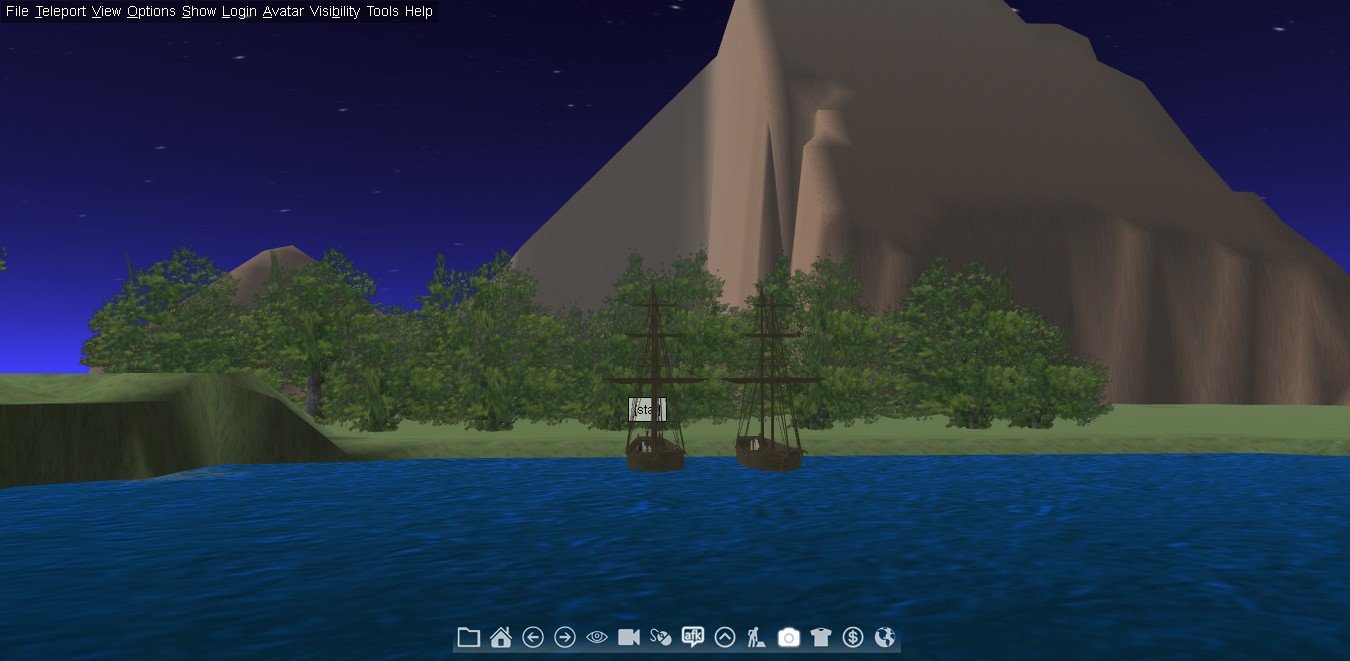
Task: Select the video camera icon
Action: (629, 637)
